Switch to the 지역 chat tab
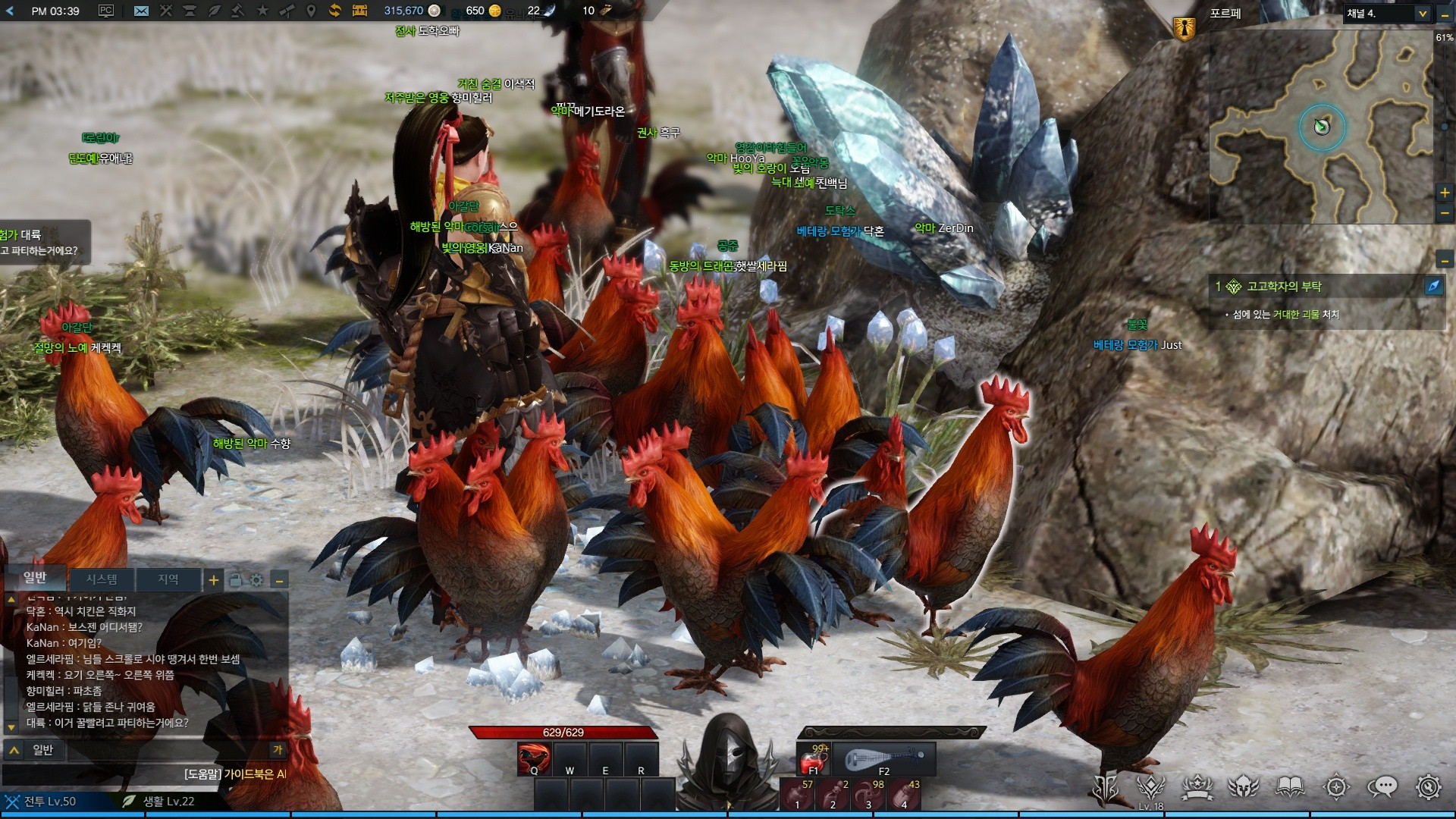 (168, 579)
